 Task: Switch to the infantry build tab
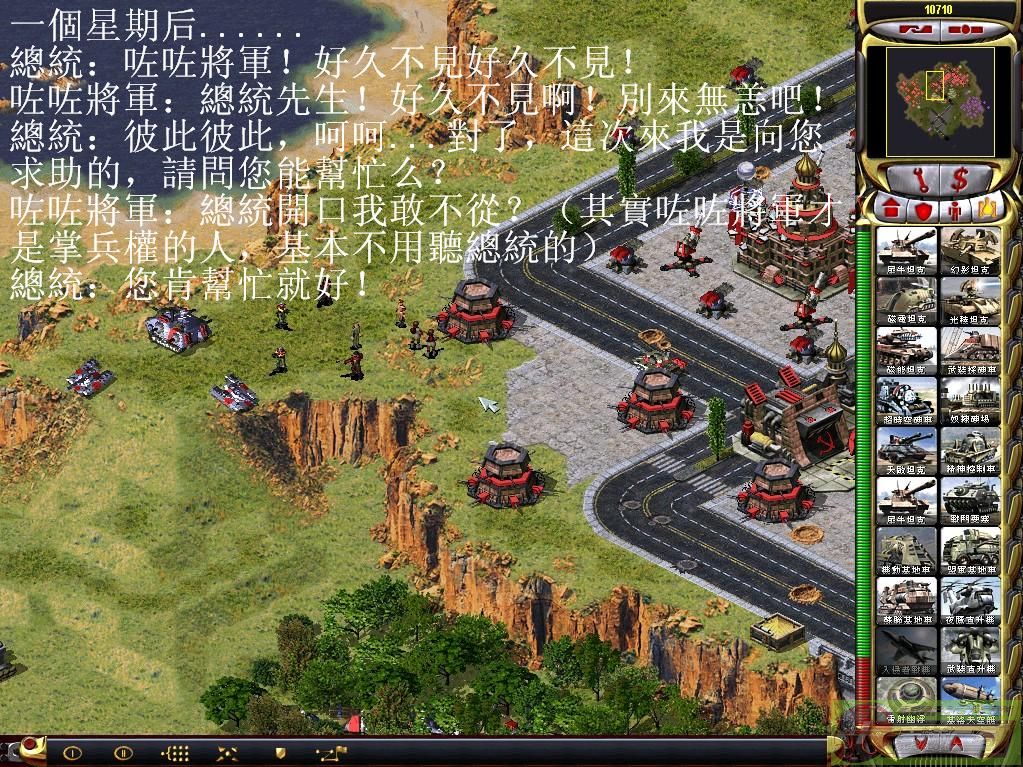click(956, 211)
